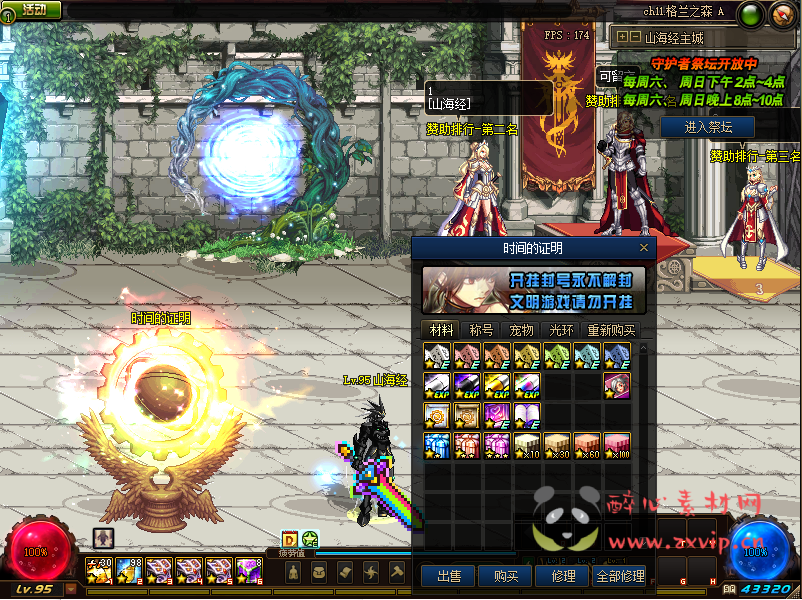802x600 pixels.
Task: Switch to the 称号 tab
Action: [481, 330]
